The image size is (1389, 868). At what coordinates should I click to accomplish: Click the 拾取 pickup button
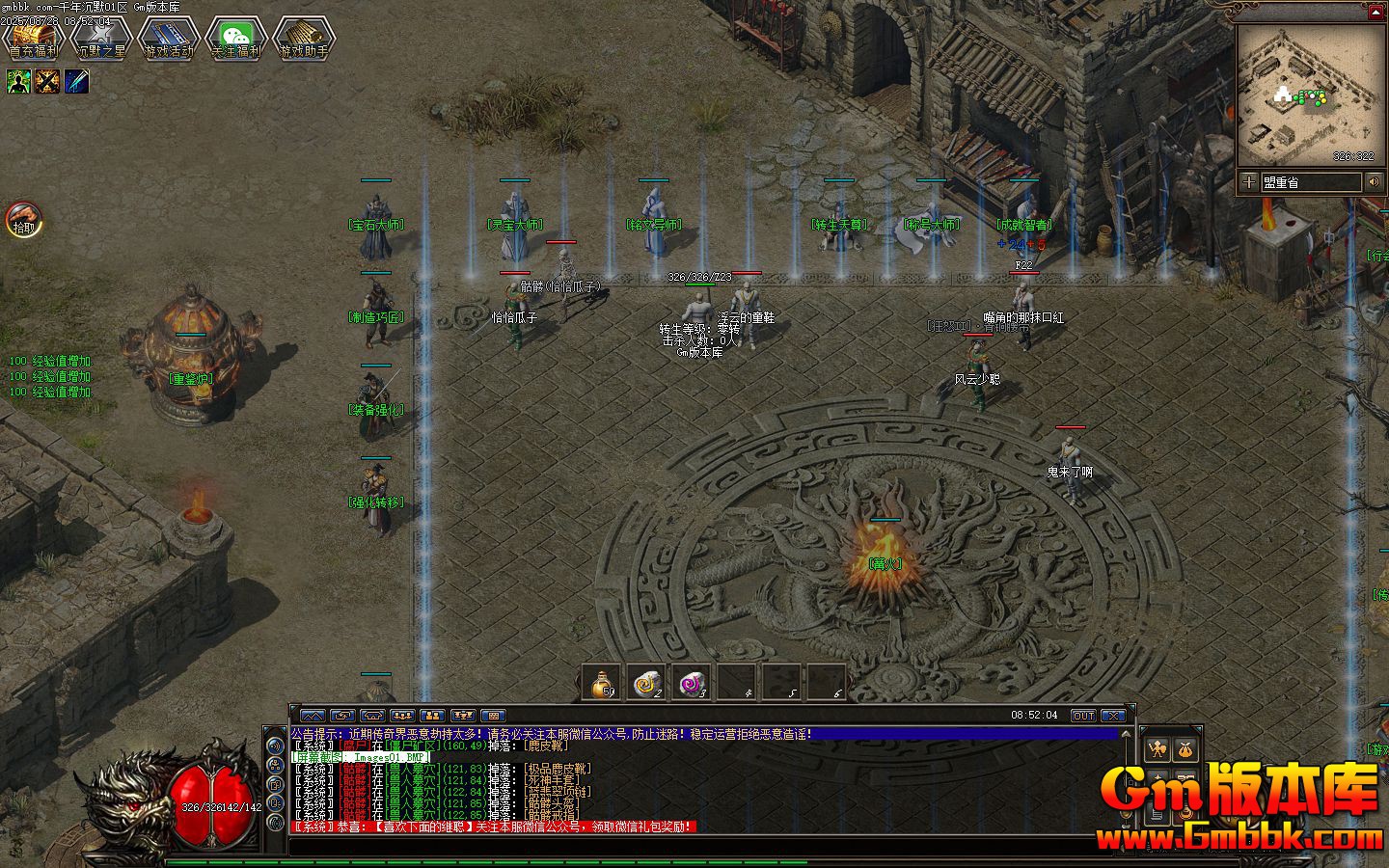(x=23, y=220)
